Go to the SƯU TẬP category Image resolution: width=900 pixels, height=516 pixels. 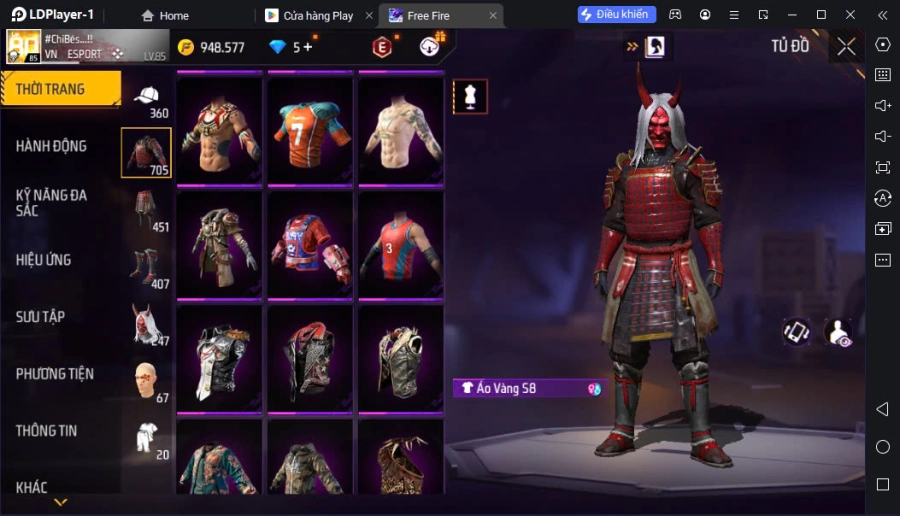click(41, 317)
